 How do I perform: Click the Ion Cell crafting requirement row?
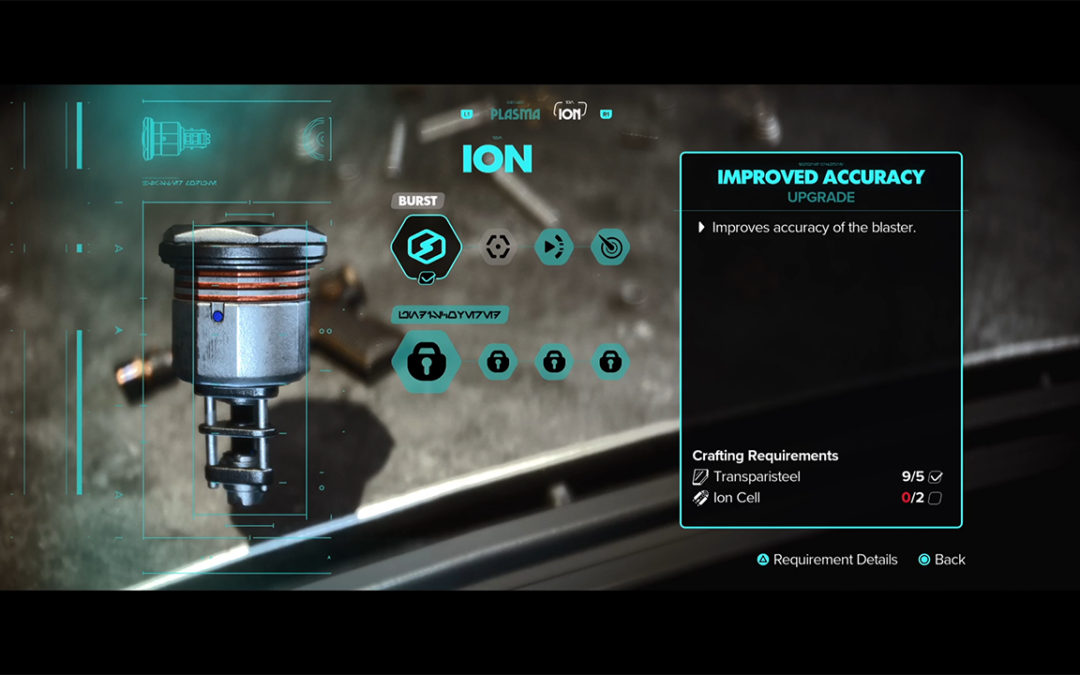pyautogui.click(x=817, y=498)
